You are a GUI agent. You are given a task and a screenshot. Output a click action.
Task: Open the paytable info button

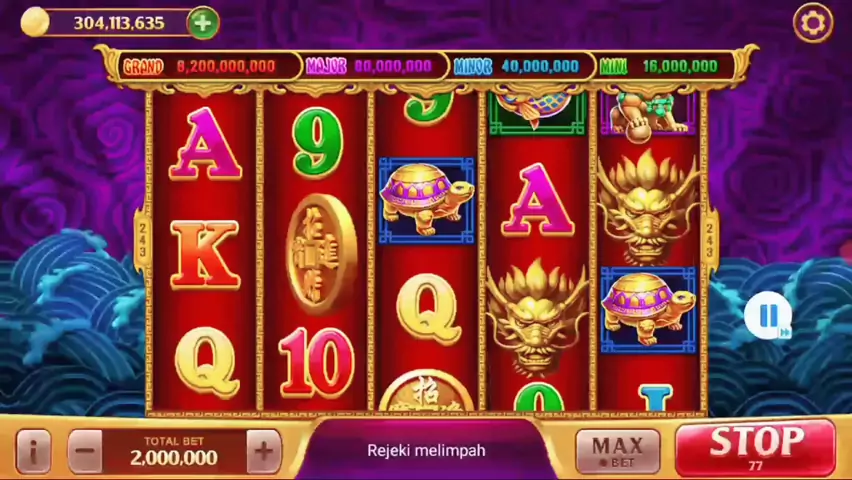pyautogui.click(x=32, y=451)
